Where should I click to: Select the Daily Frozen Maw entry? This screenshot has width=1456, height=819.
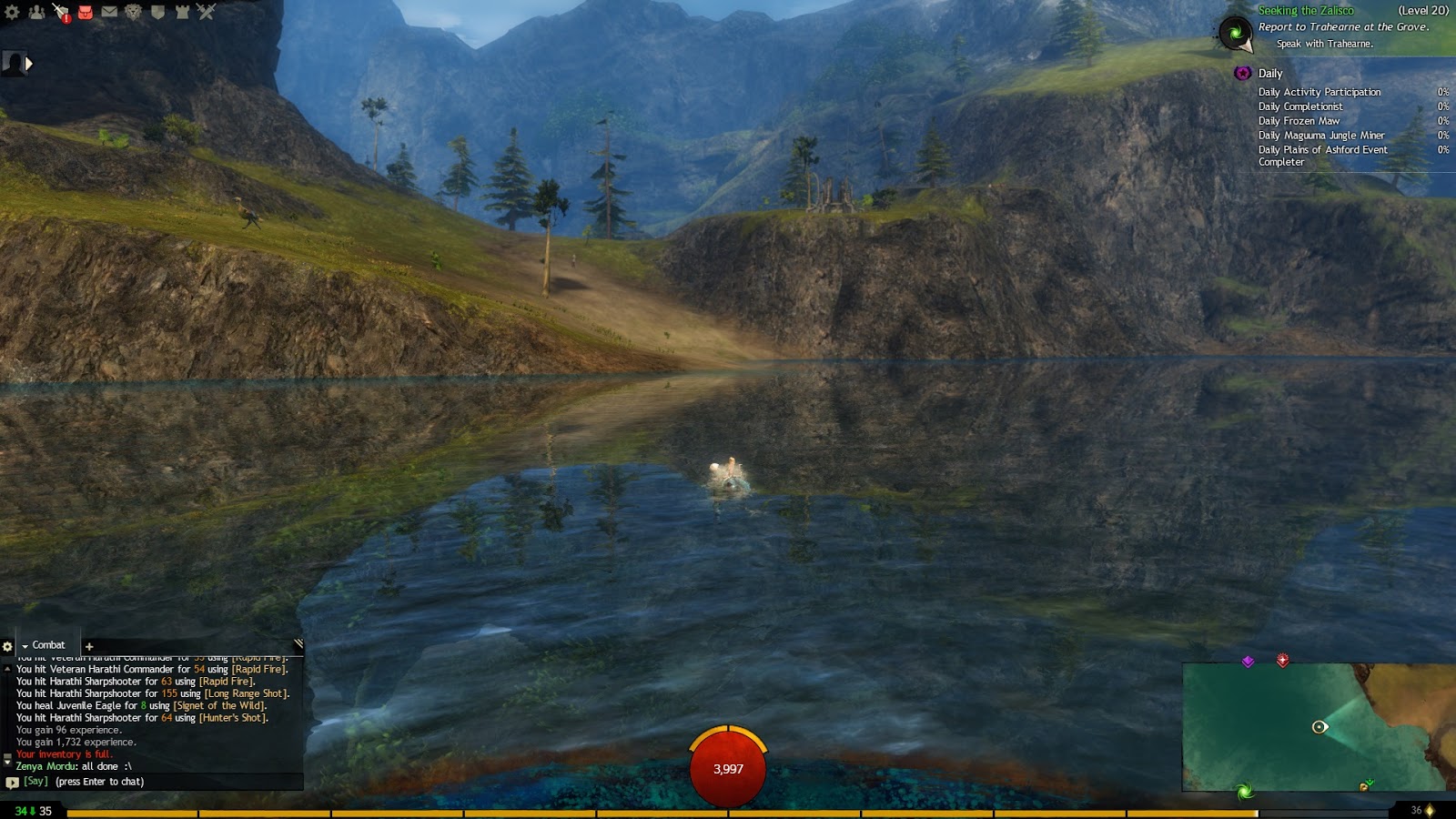click(1299, 121)
